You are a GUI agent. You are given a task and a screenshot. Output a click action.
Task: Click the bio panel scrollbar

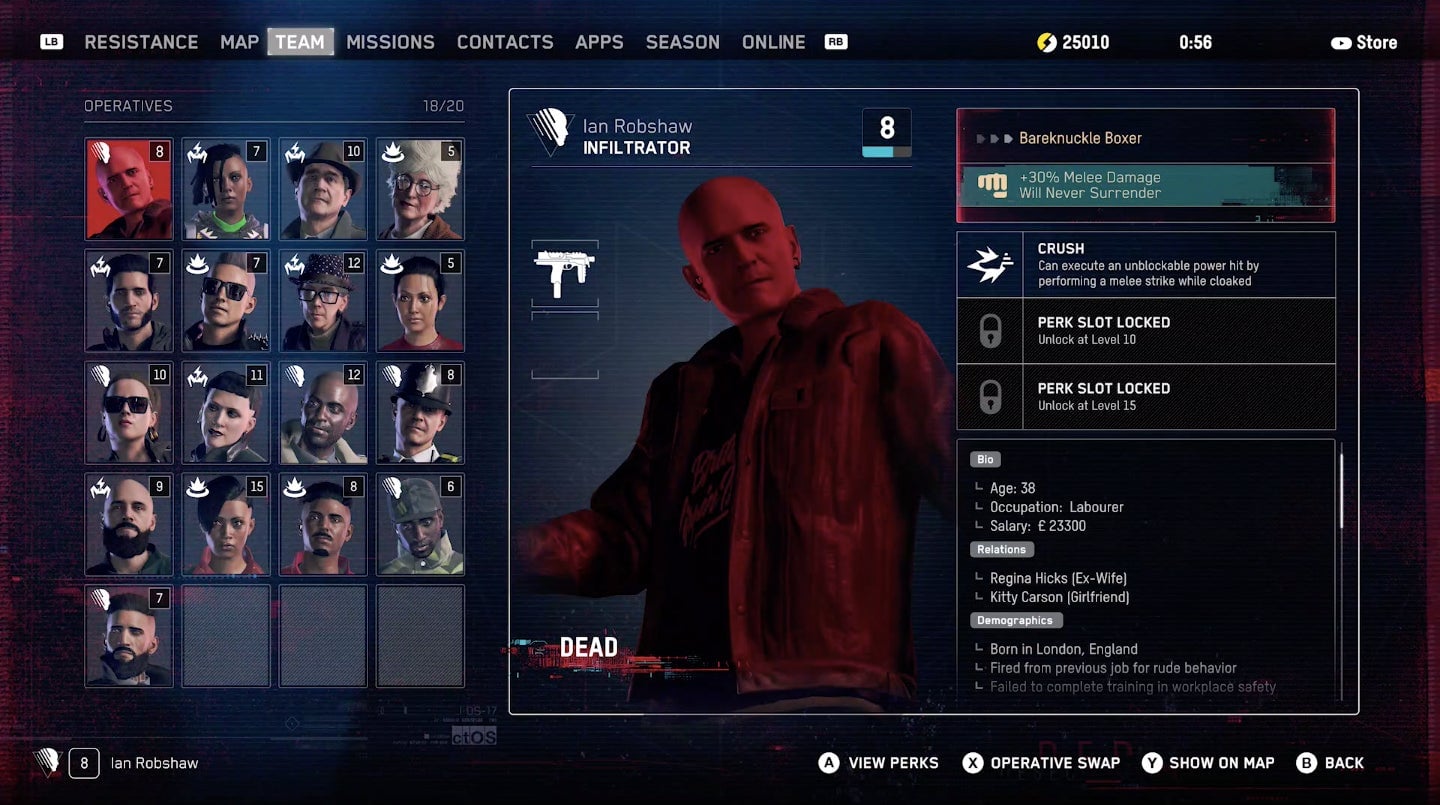[1341, 491]
